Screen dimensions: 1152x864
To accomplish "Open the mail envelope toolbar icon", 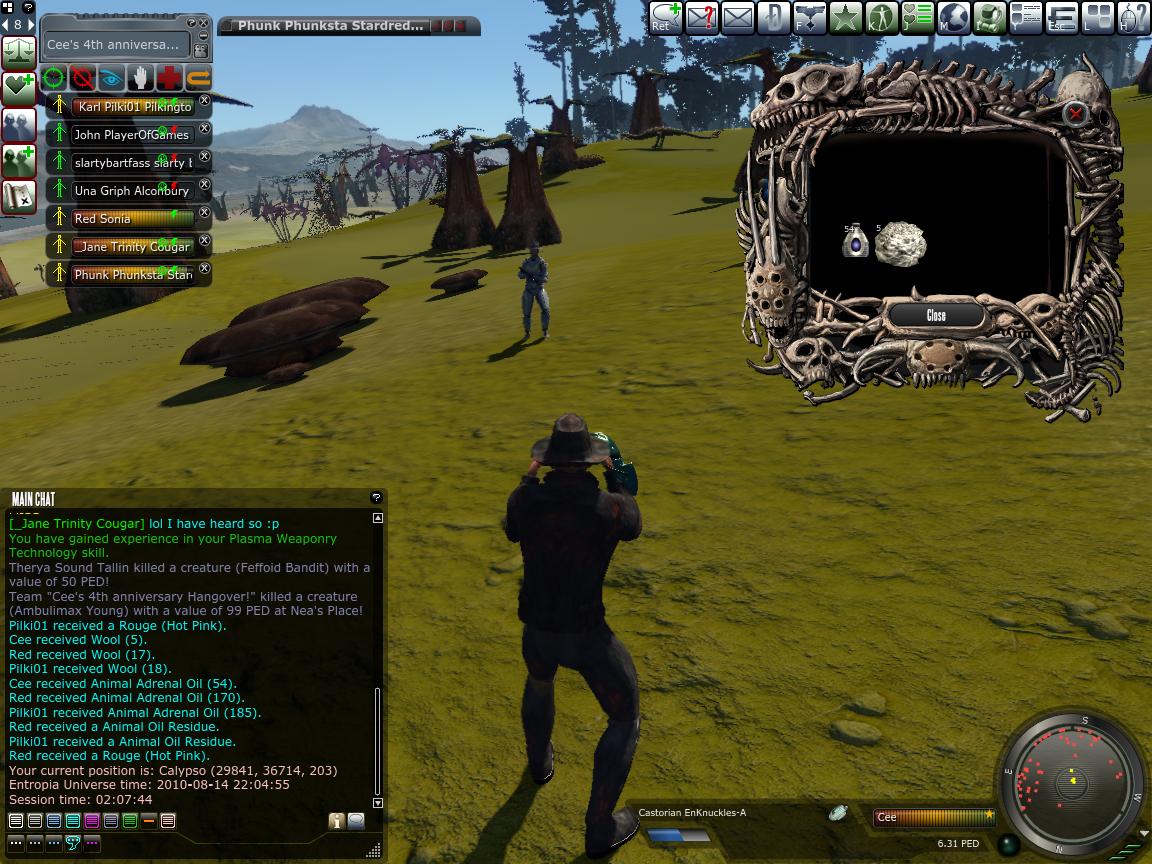I will click(737, 17).
